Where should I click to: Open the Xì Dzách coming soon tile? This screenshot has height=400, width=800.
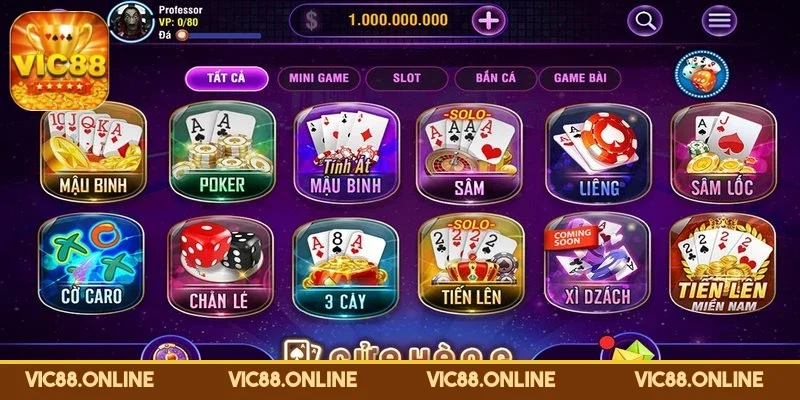tap(594, 264)
